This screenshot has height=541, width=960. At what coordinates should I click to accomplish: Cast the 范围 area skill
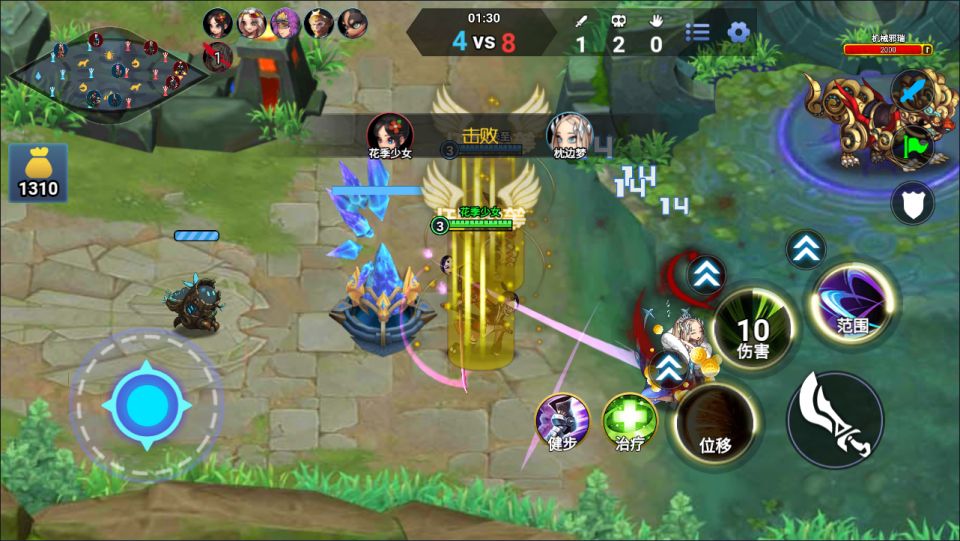pos(852,304)
